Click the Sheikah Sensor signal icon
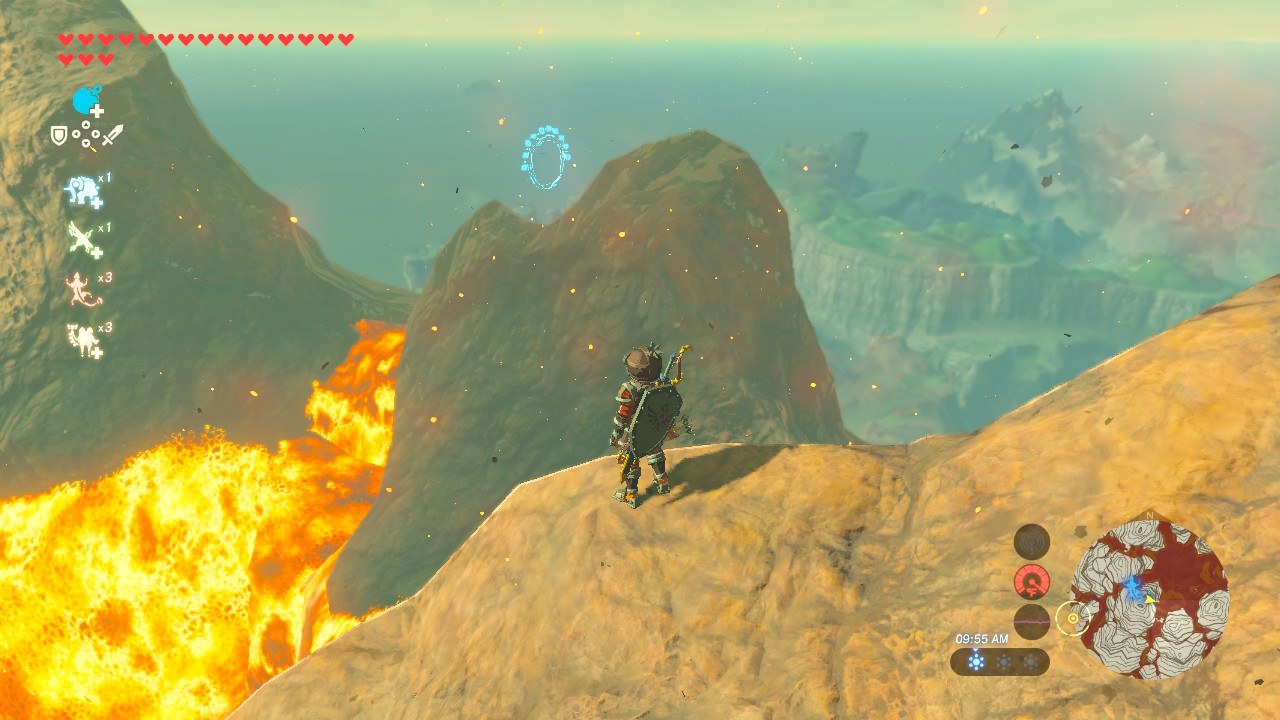Viewport: 1280px width, 720px height. coord(1032,542)
